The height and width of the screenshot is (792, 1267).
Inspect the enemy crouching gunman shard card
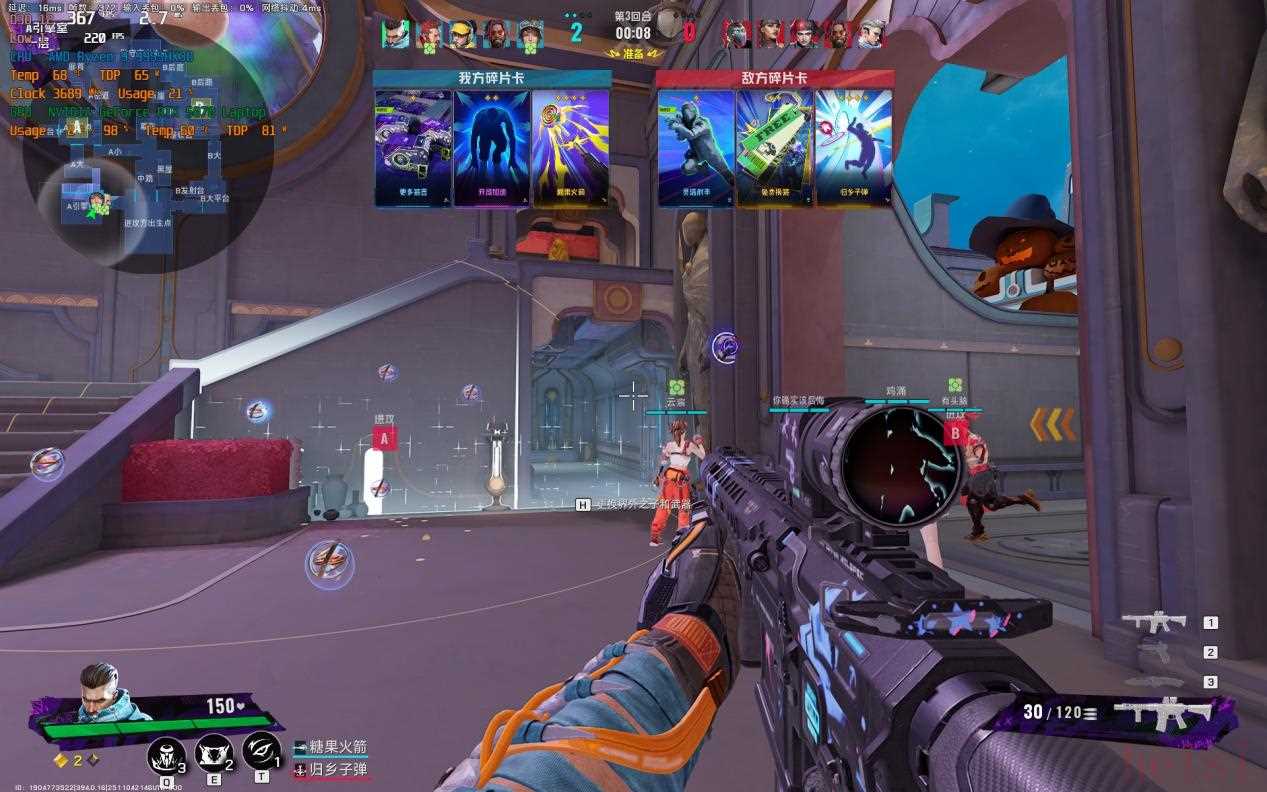tap(696, 148)
